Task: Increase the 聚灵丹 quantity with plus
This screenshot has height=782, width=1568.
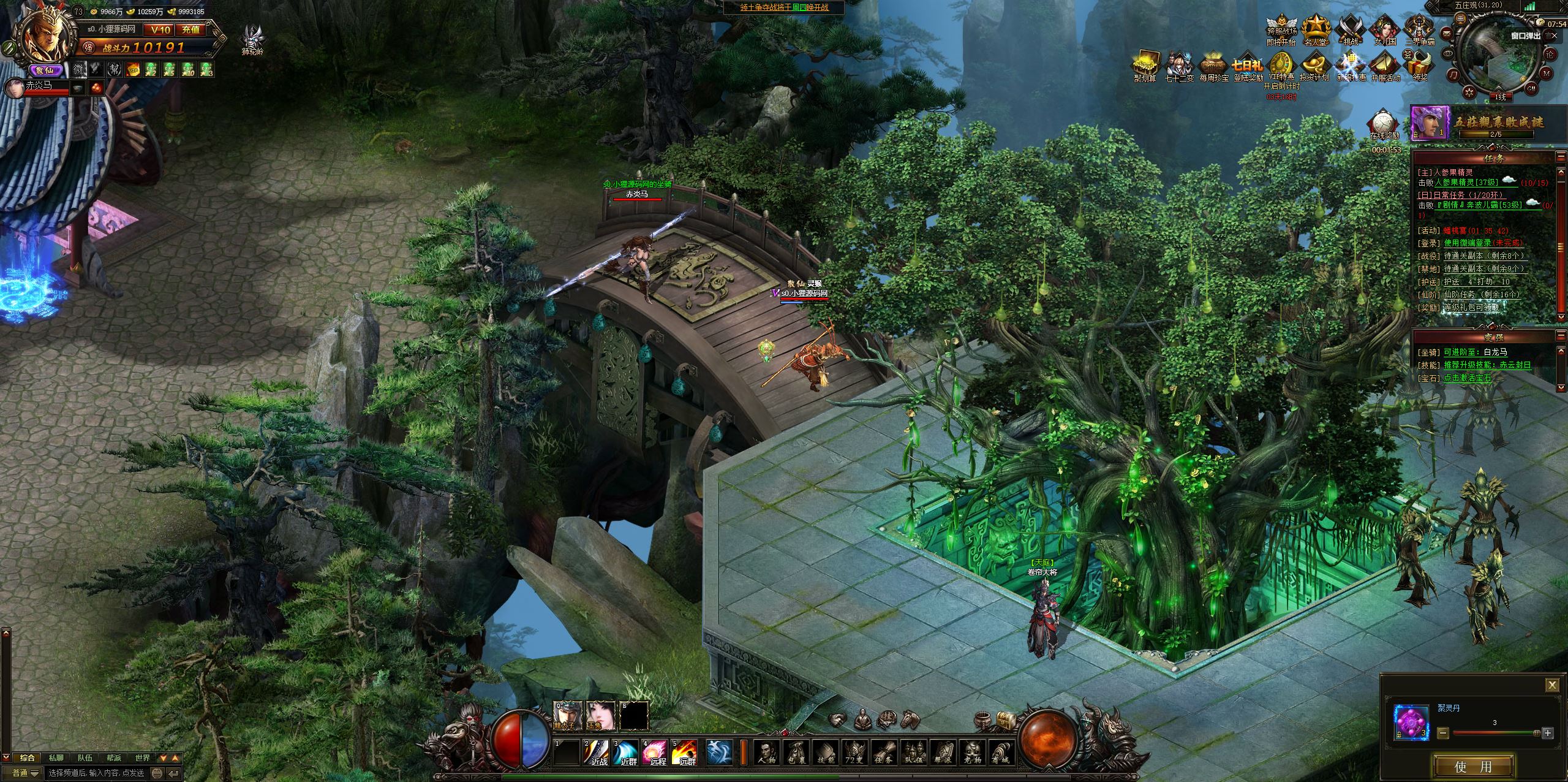Action: point(1548,733)
